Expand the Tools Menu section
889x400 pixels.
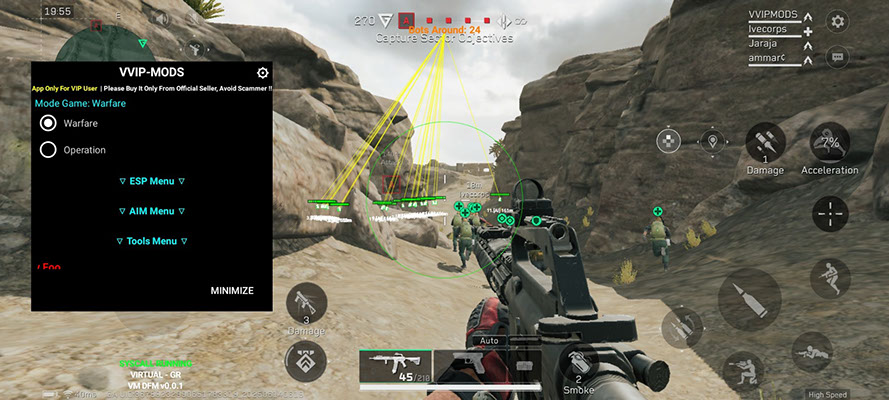[152, 241]
